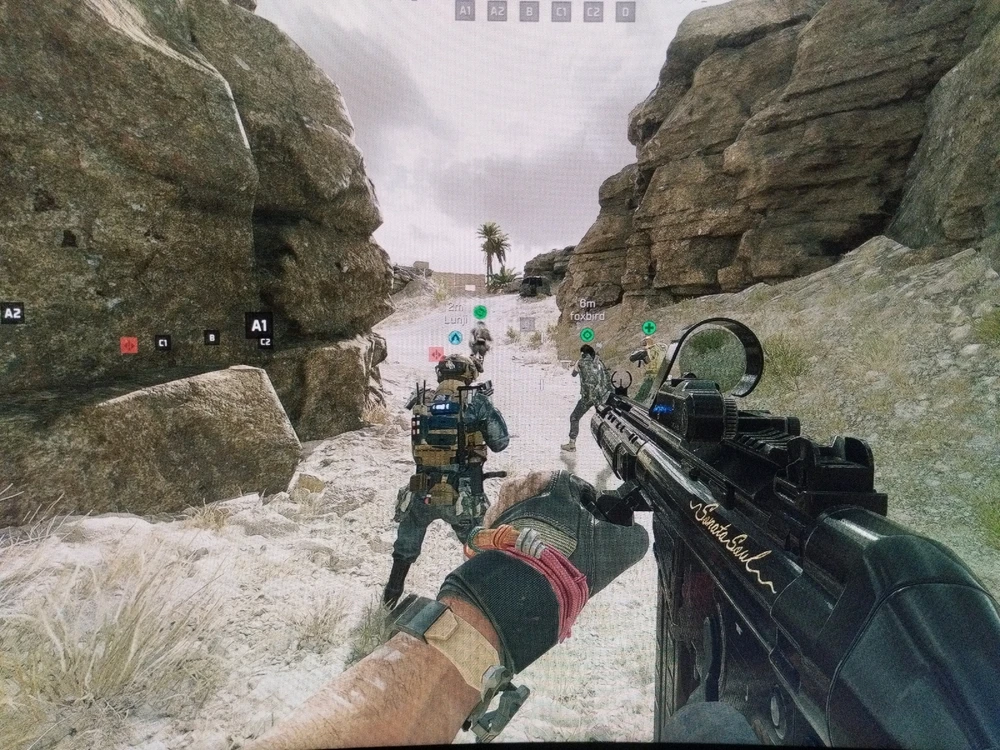
Task: Click the green marker under foxbird's name
Action: coord(587,334)
